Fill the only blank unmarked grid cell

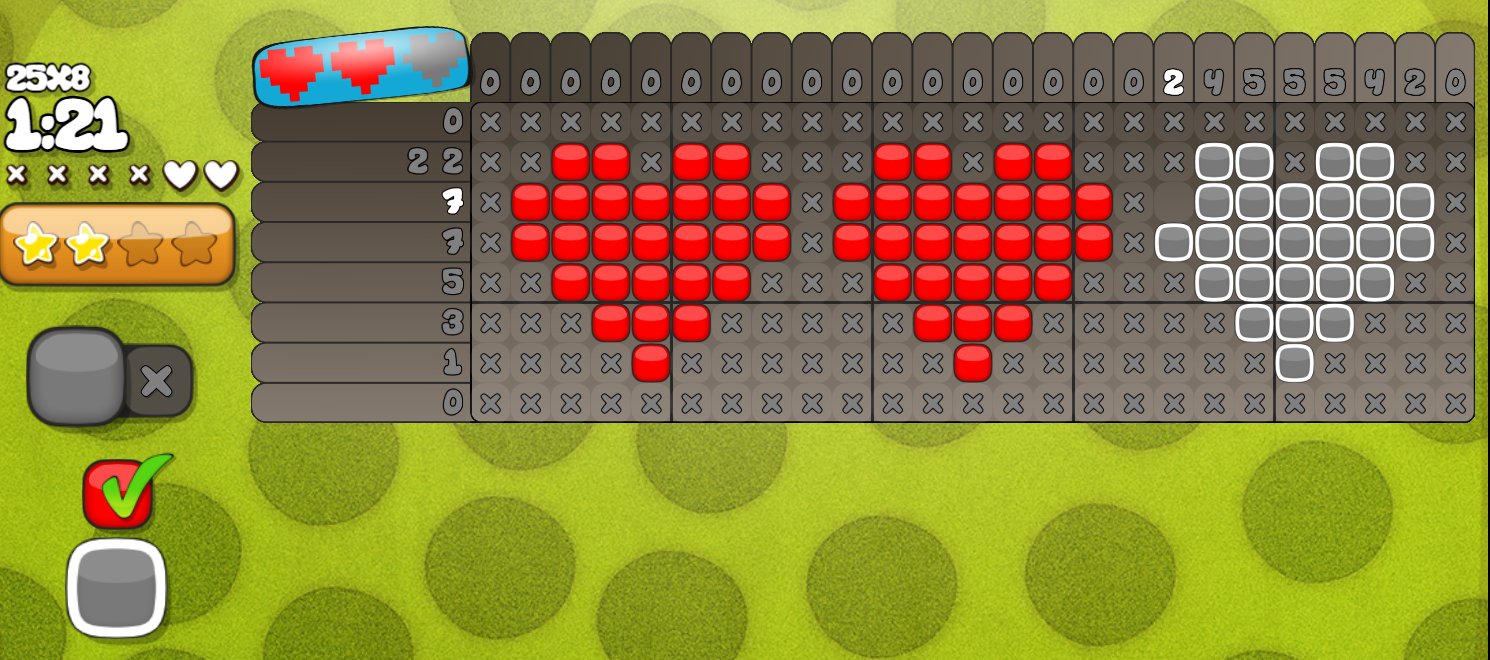[x=1173, y=203]
